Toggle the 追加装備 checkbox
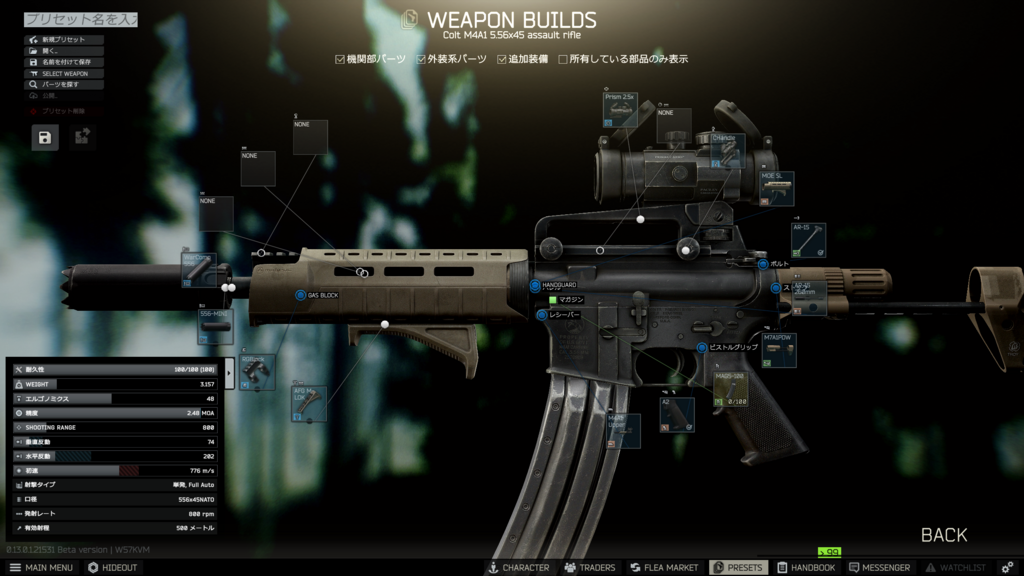 tap(502, 59)
